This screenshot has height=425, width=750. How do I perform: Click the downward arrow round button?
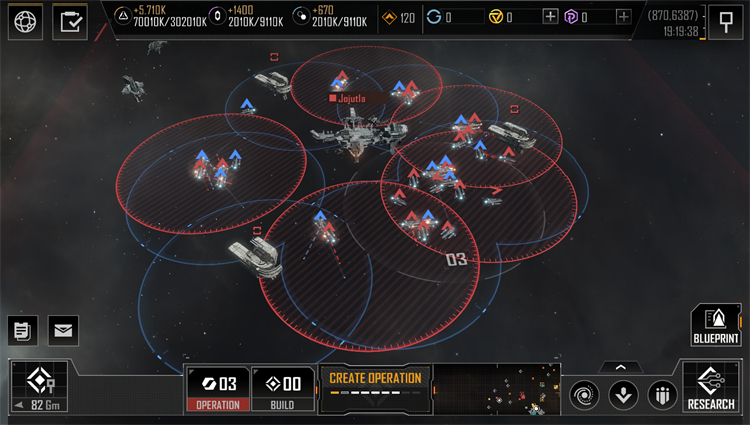(x=623, y=394)
